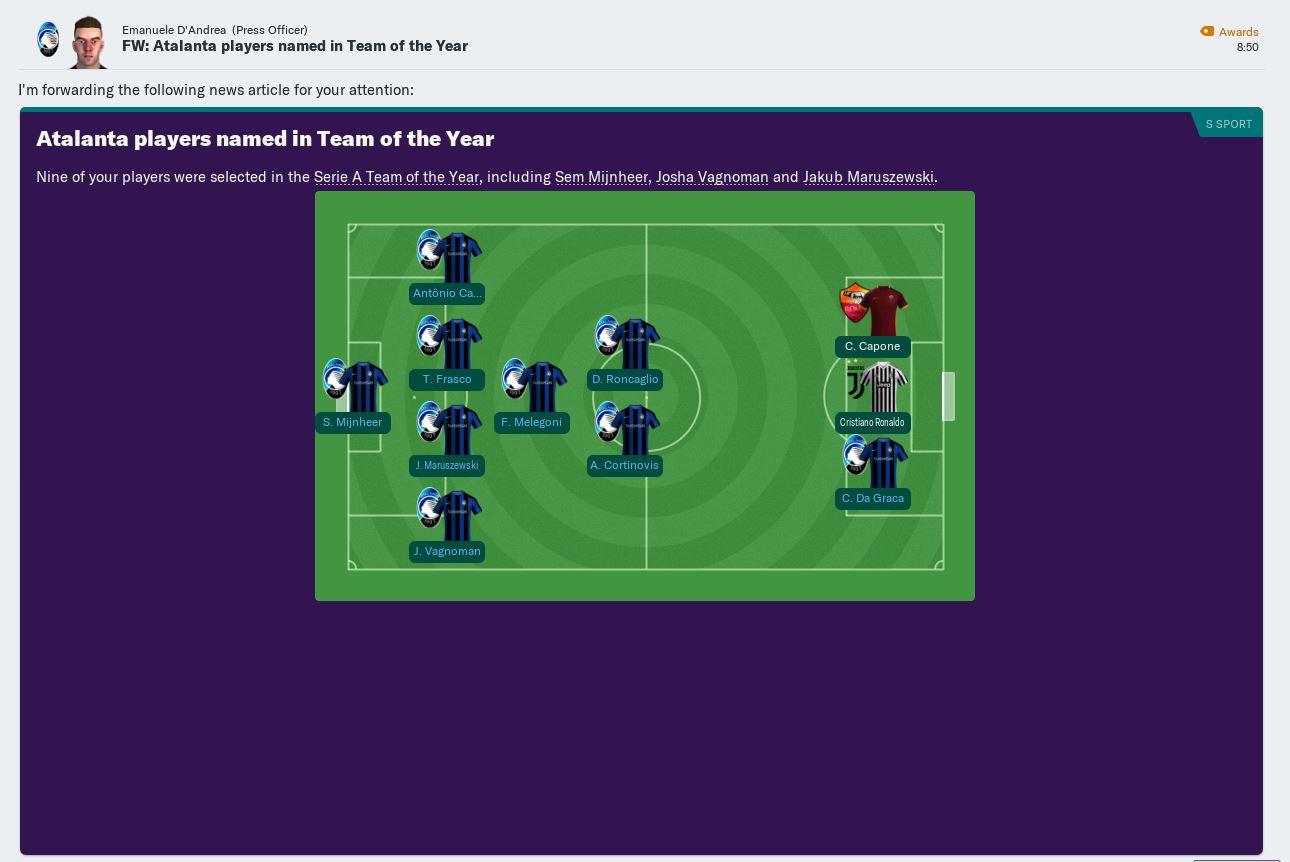Screen dimensions: 1290x862
Task: Click the badge on F. Melegoni's shirt
Action: click(x=516, y=379)
